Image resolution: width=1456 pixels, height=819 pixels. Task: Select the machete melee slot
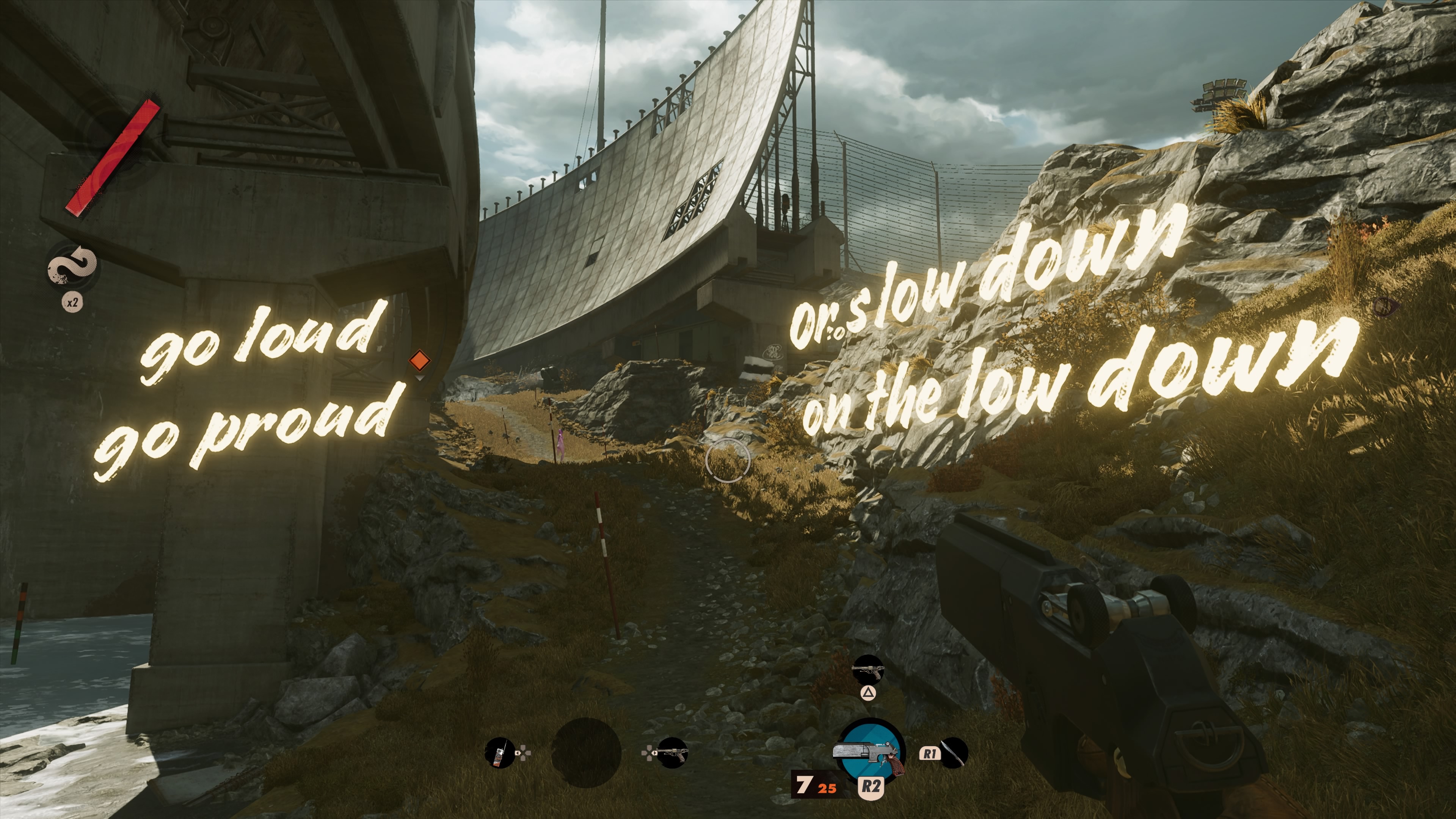pyautogui.click(x=954, y=753)
